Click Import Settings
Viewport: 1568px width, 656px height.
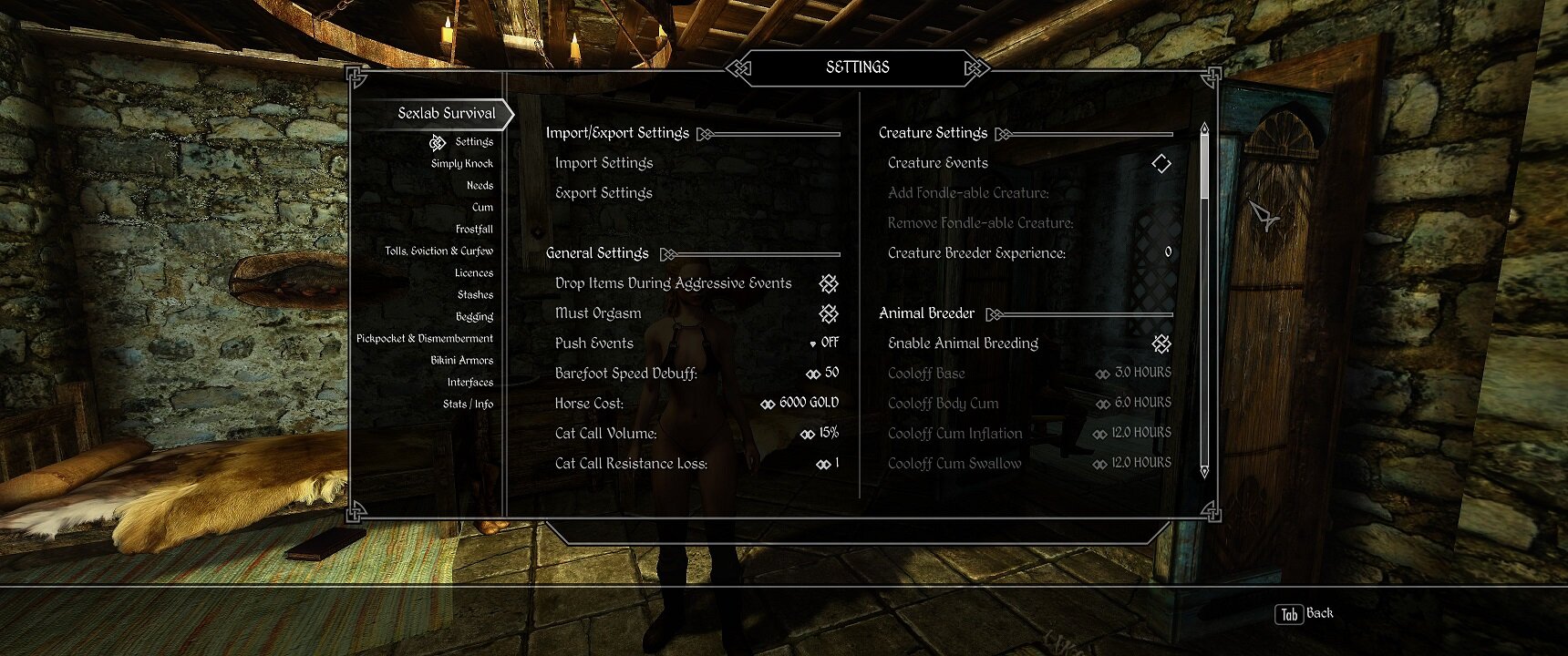(603, 162)
